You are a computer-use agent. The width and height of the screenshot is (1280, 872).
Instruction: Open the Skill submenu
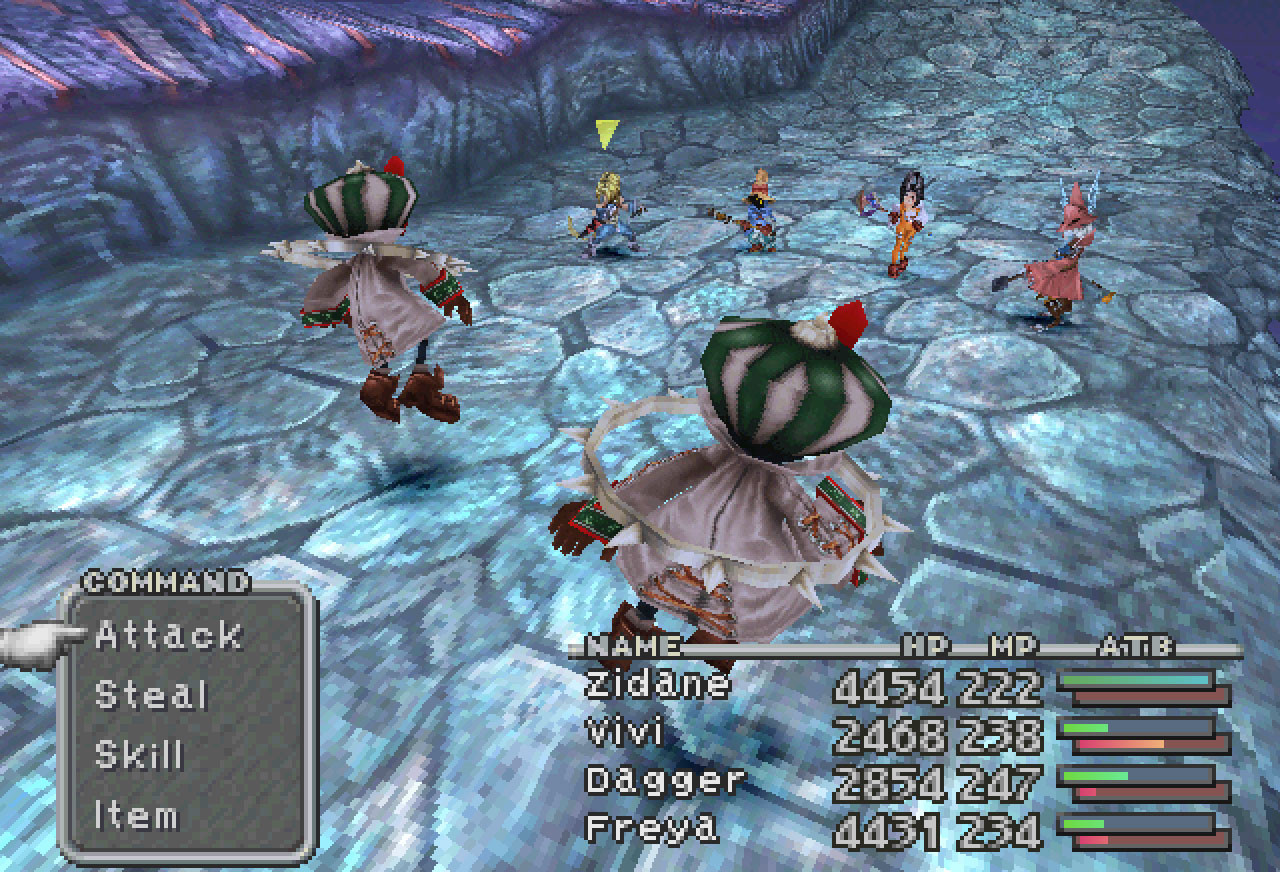(140, 756)
